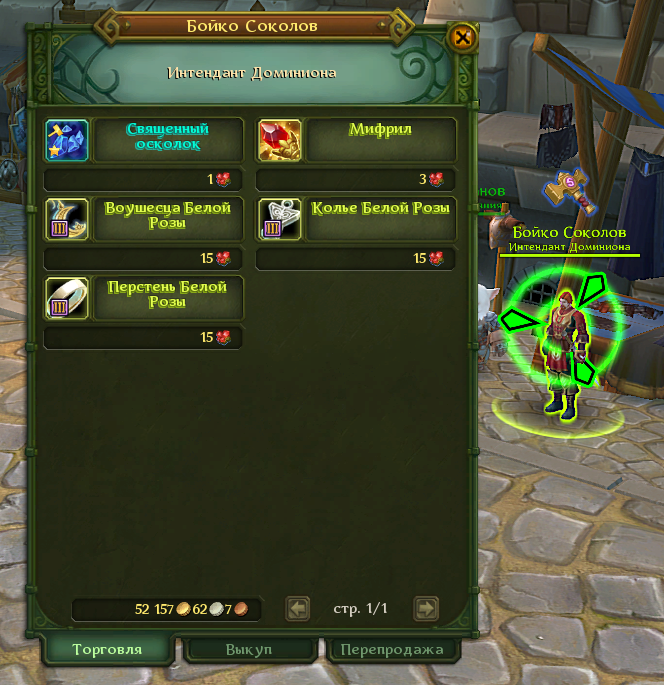Close the Бойко Соколов vendor window
This screenshot has width=664, height=685.
462,39
